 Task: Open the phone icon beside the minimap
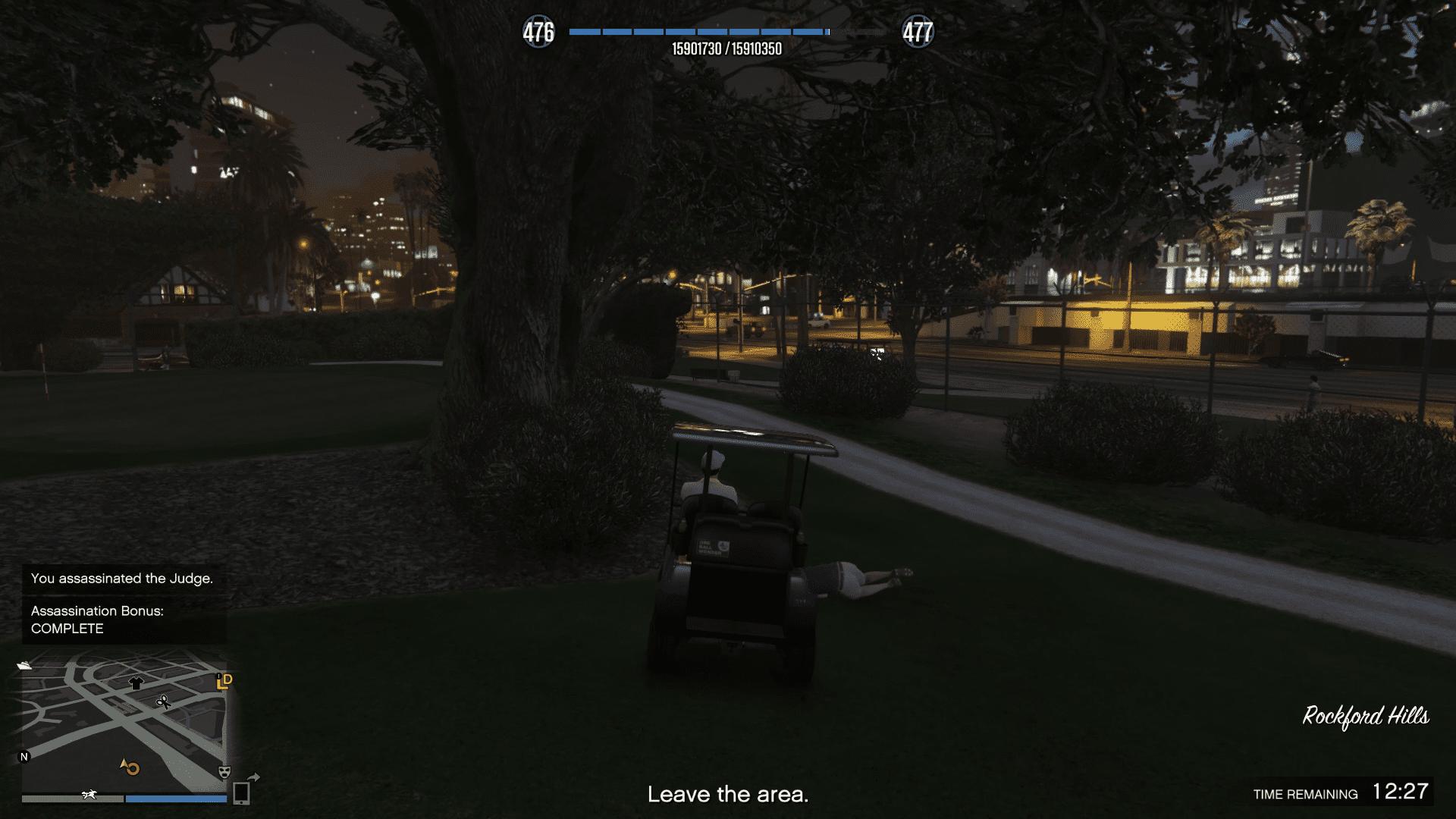coord(241,792)
